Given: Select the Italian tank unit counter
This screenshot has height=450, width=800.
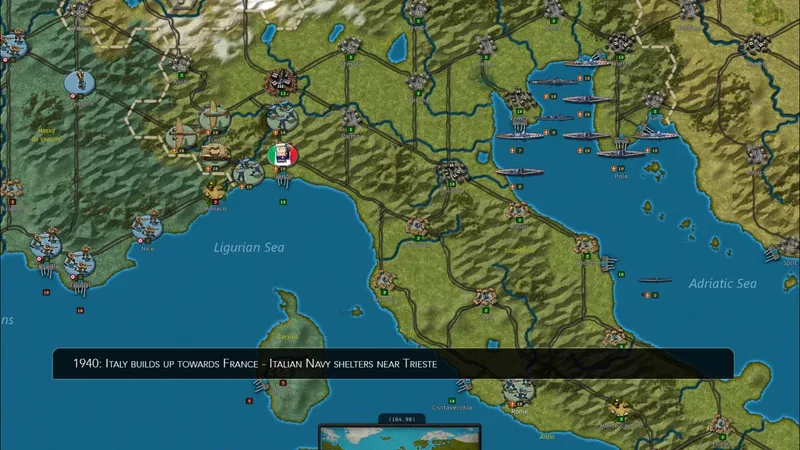Looking at the screenshot, I should pyautogui.click(x=215, y=153).
